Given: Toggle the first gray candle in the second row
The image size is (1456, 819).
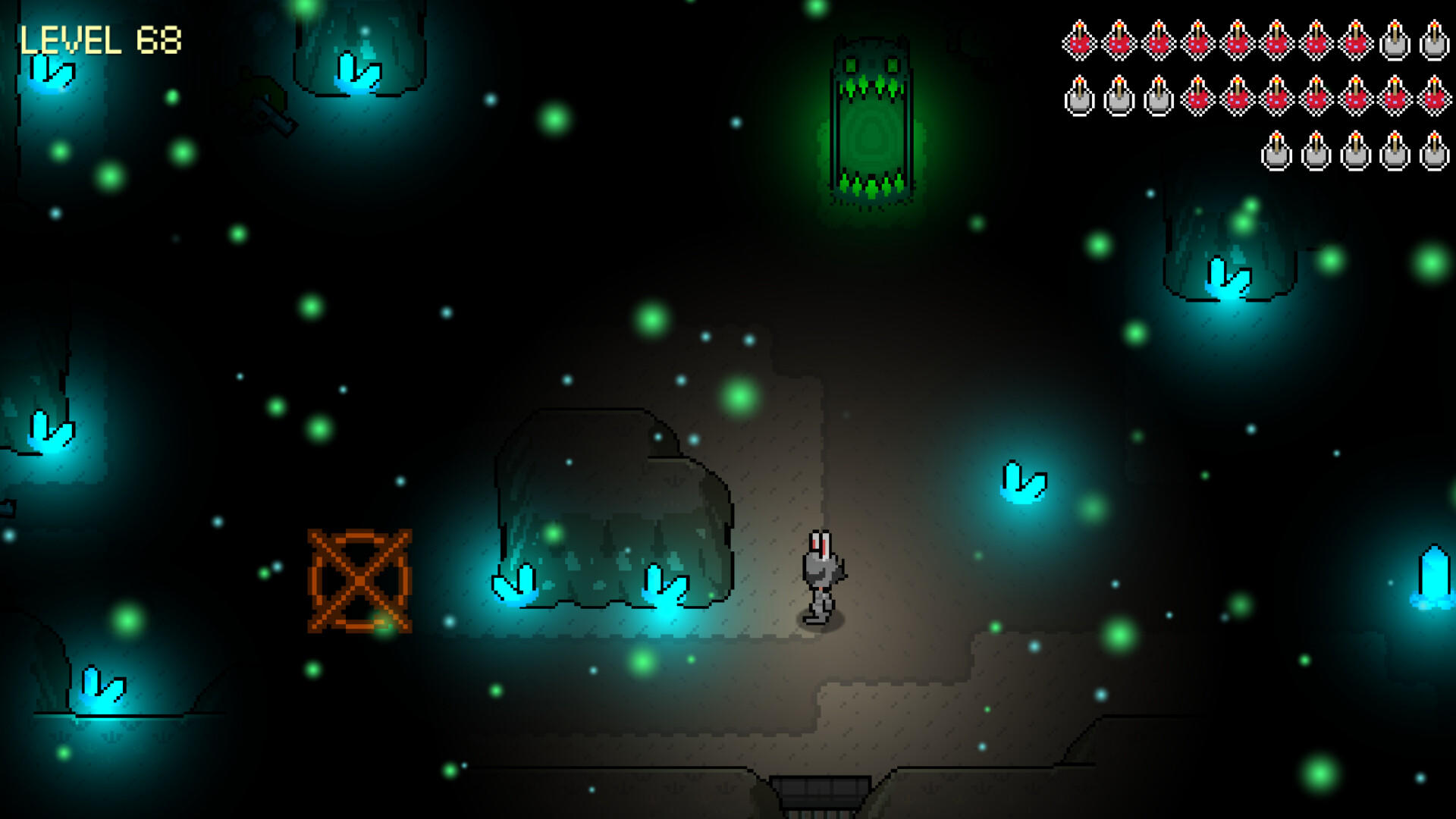Looking at the screenshot, I should [x=1080, y=97].
